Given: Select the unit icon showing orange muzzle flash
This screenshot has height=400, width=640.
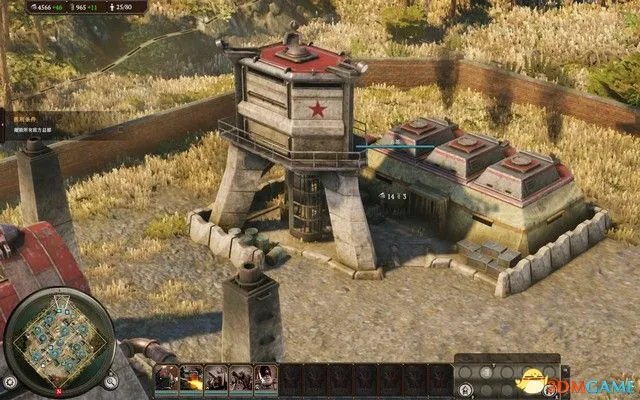Looking at the screenshot, I should click(x=192, y=378).
